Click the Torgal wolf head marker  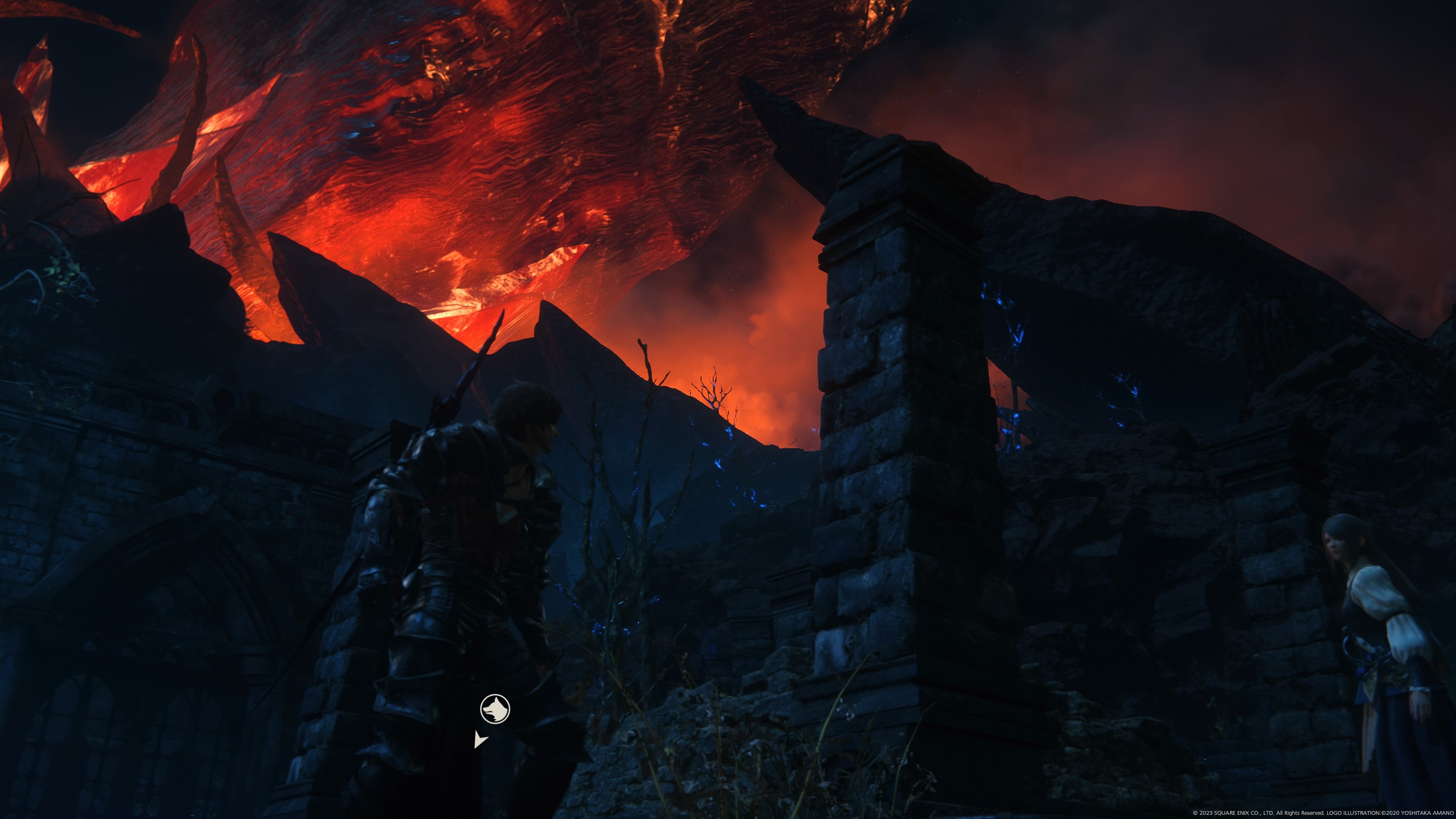pyautogui.click(x=495, y=709)
